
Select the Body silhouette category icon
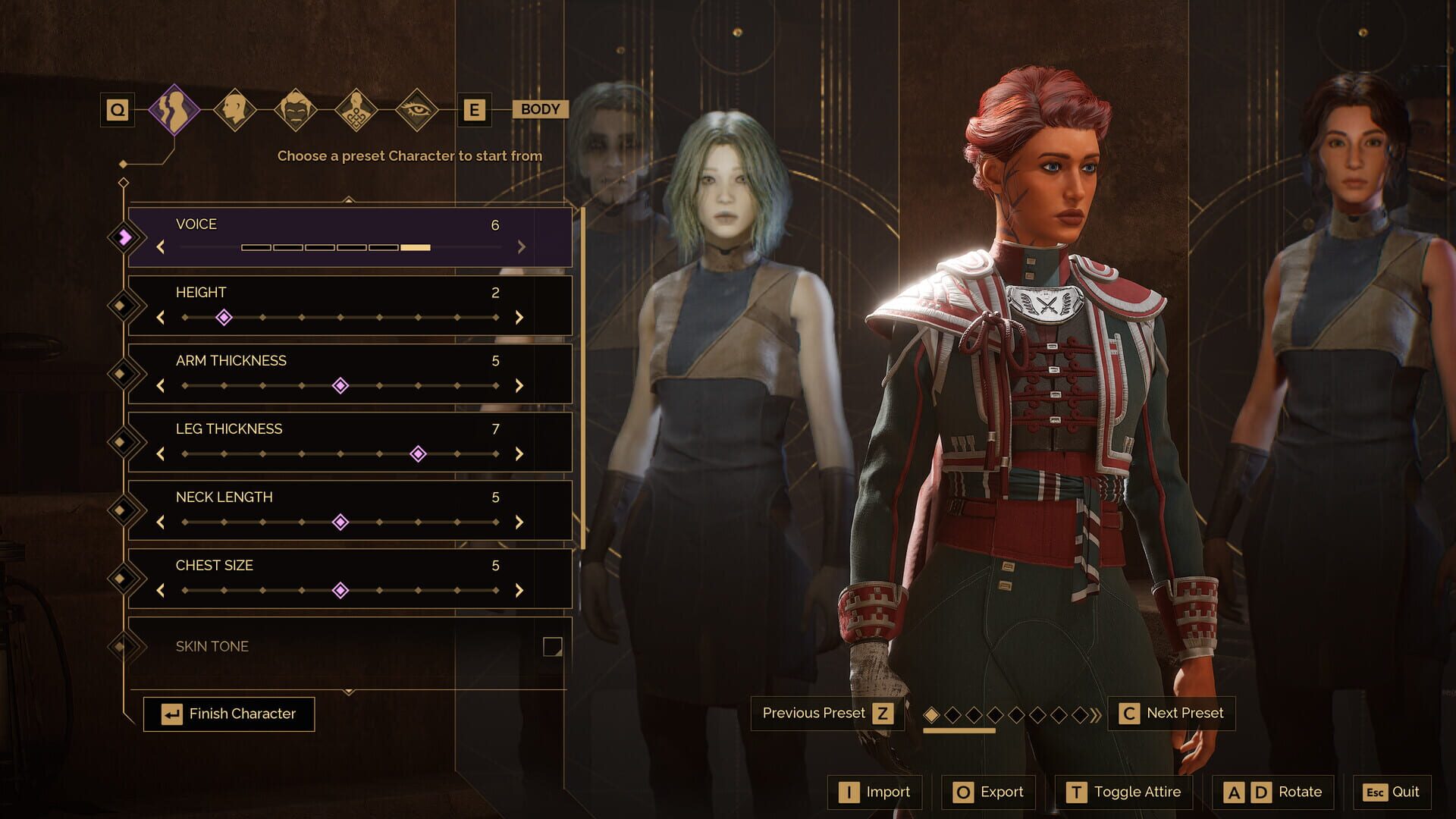[176, 109]
